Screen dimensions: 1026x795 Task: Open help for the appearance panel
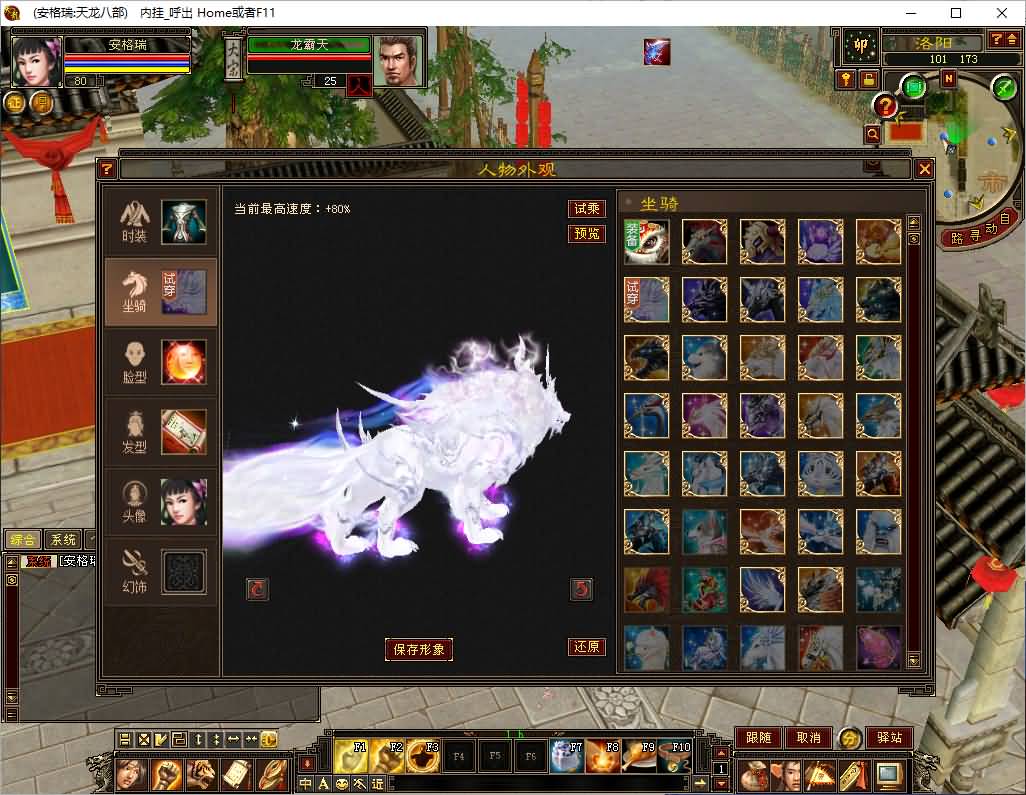point(107,169)
